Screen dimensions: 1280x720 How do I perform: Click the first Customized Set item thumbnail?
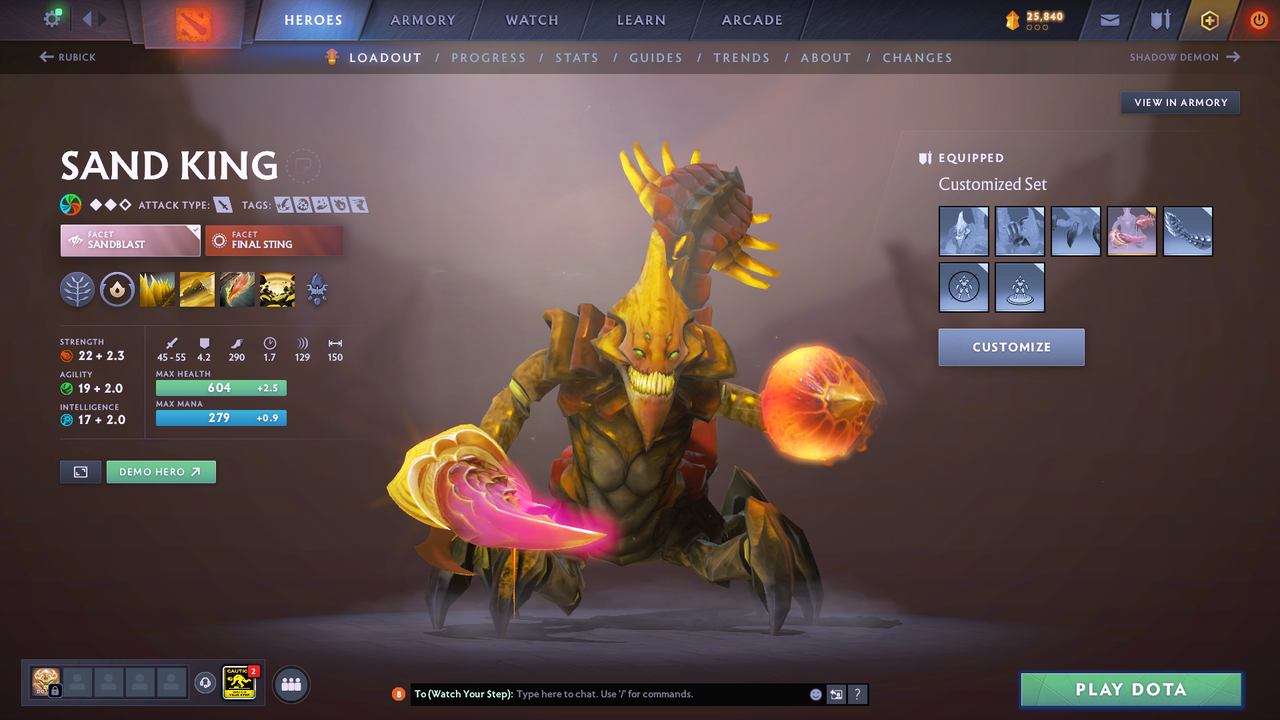(963, 231)
